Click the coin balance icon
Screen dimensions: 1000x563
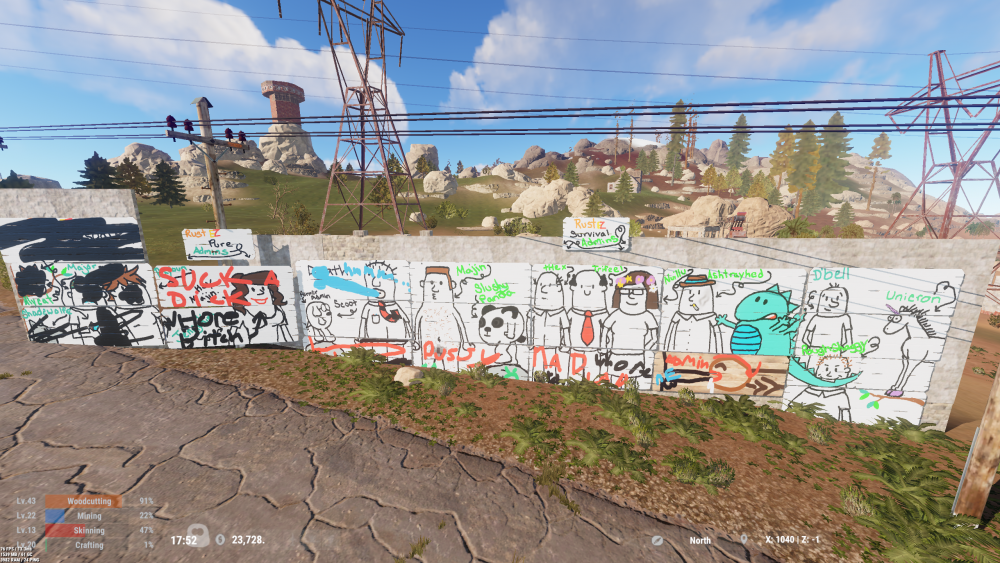click(x=220, y=540)
